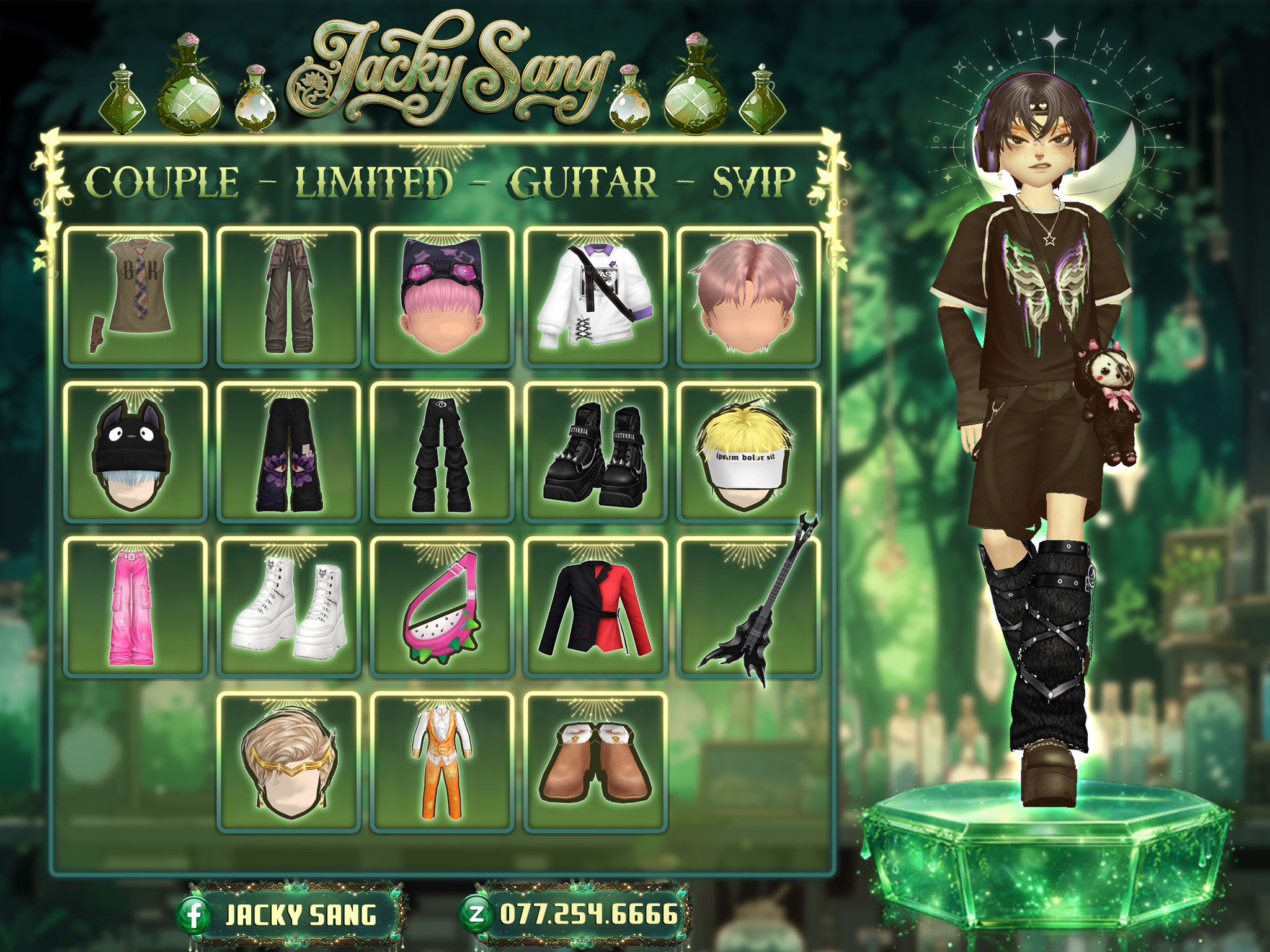Select the blonde hair with white headband

(748, 452)
